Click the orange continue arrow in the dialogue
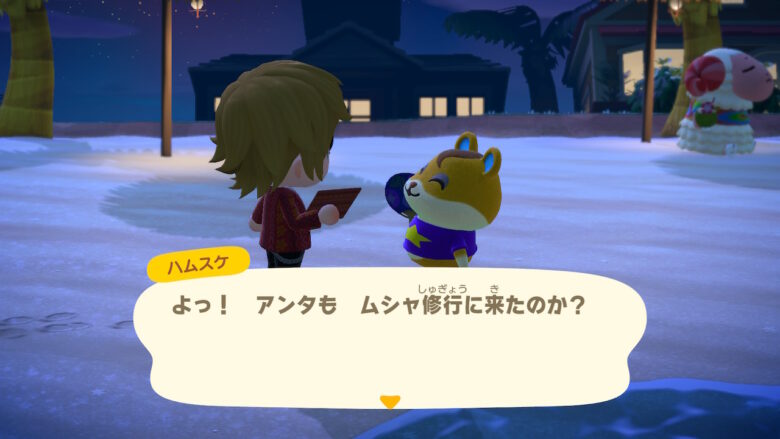The height and width of the screenshot is (439, 780). [390, 401]
